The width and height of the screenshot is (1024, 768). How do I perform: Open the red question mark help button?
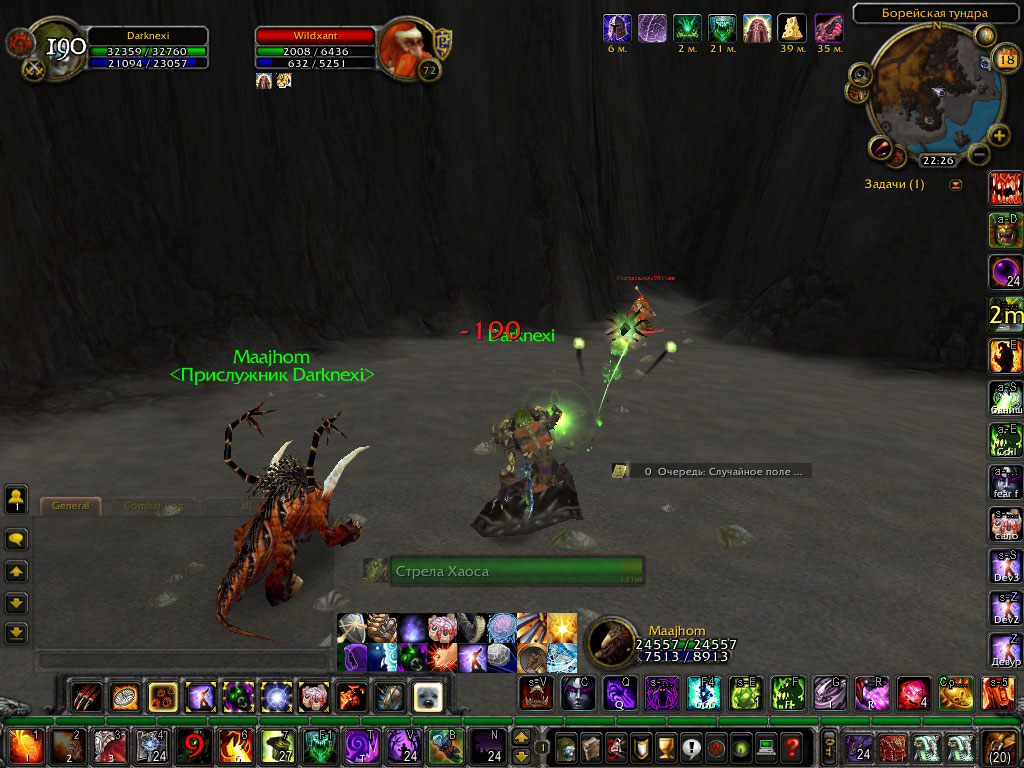click(791, 747)
